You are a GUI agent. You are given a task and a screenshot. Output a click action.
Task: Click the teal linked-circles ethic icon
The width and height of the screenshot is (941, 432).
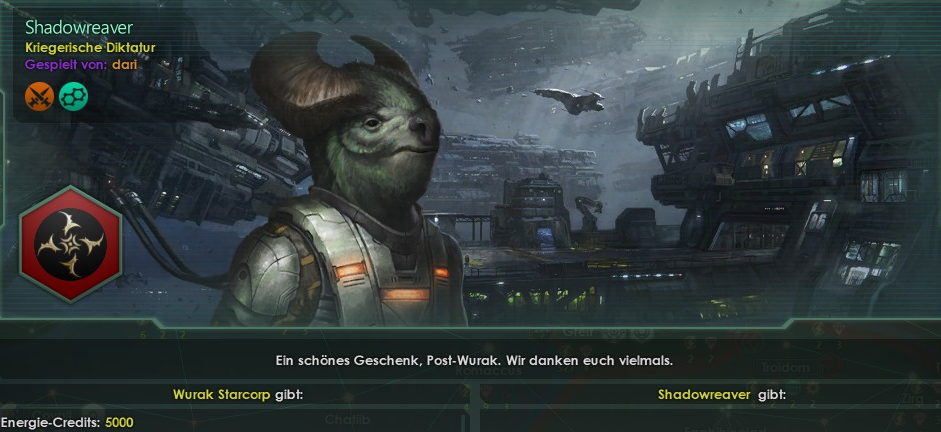(71, 96)
